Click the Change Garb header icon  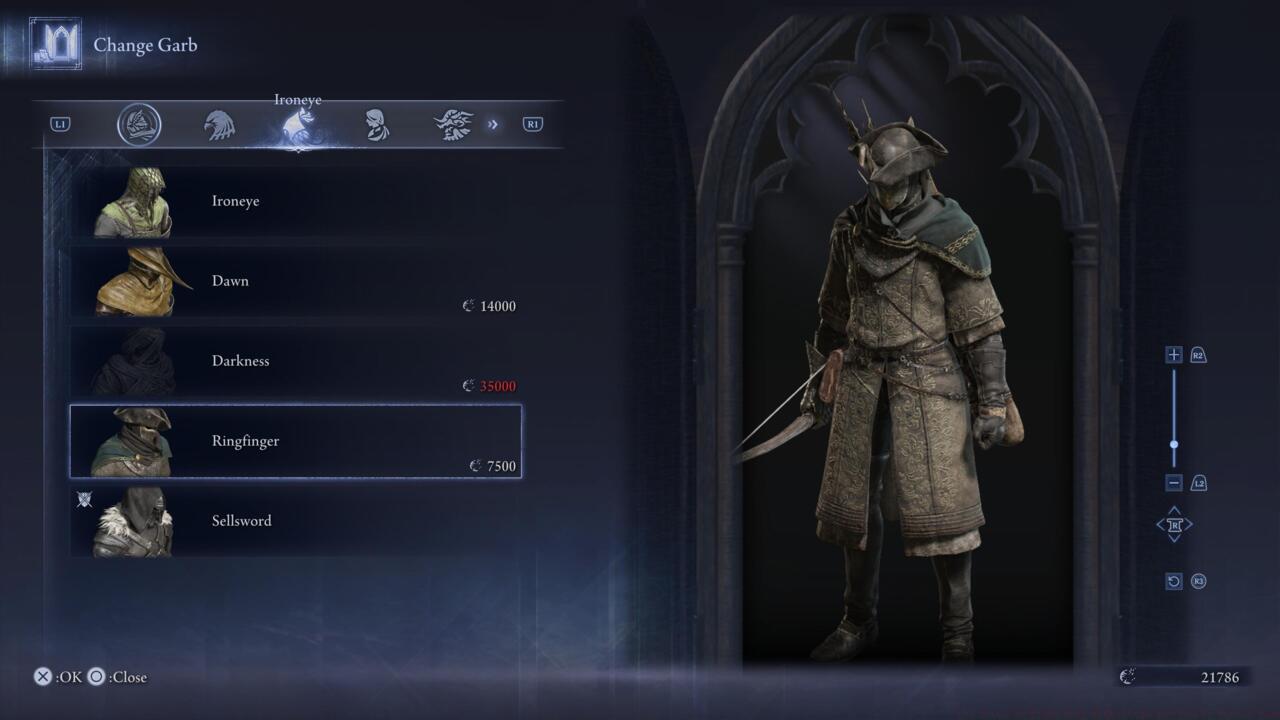(55, 44)
